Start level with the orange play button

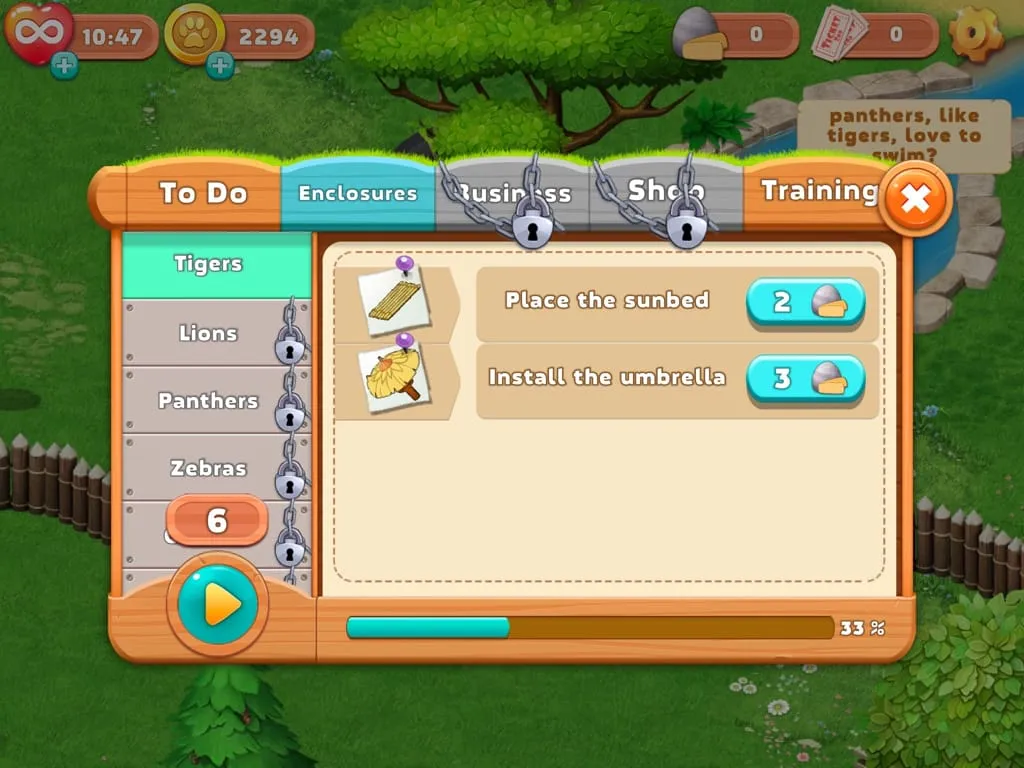click(x=217, y=604)
